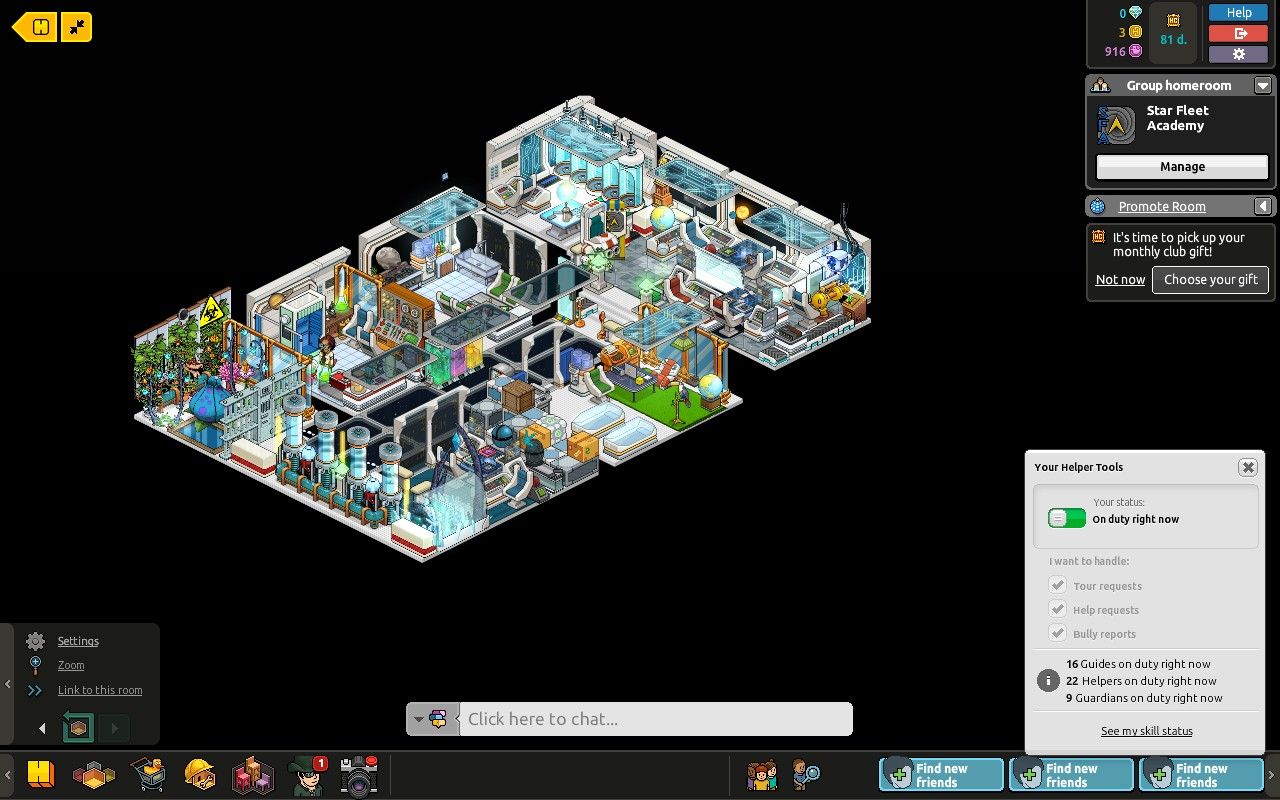Toggle your On duty status switch

coord(1066,518)
